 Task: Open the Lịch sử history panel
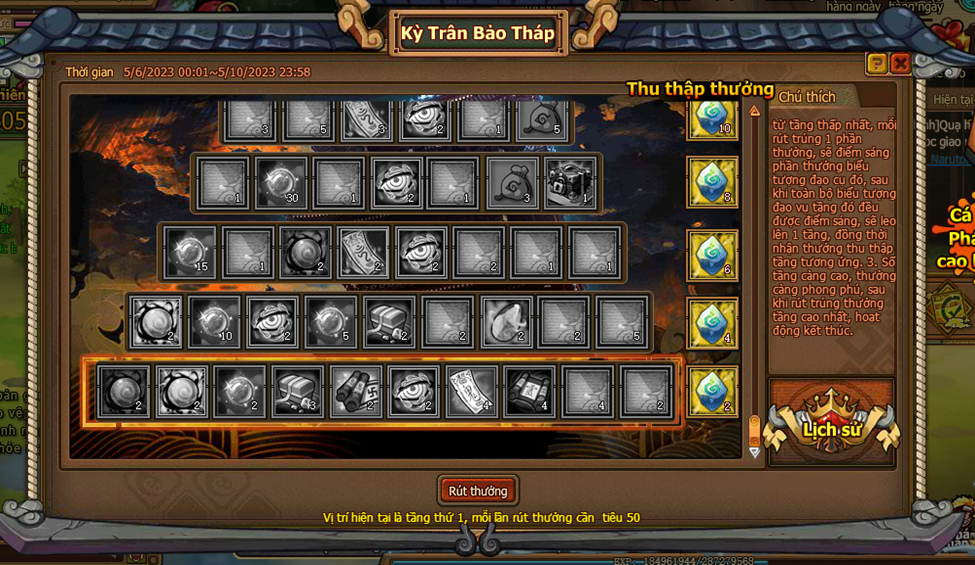tap(832, 430)
